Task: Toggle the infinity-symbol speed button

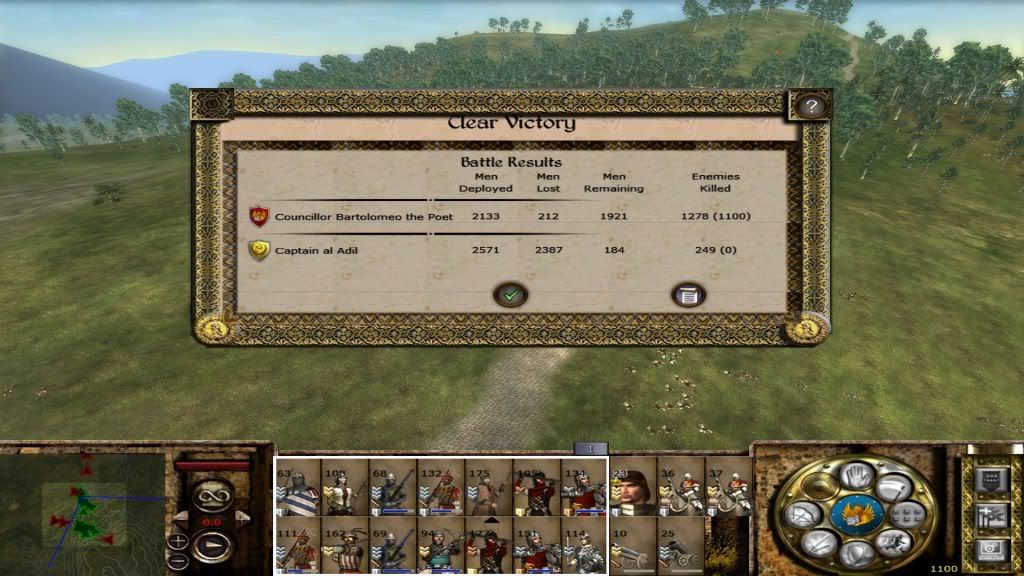Action: coord(211,495)
